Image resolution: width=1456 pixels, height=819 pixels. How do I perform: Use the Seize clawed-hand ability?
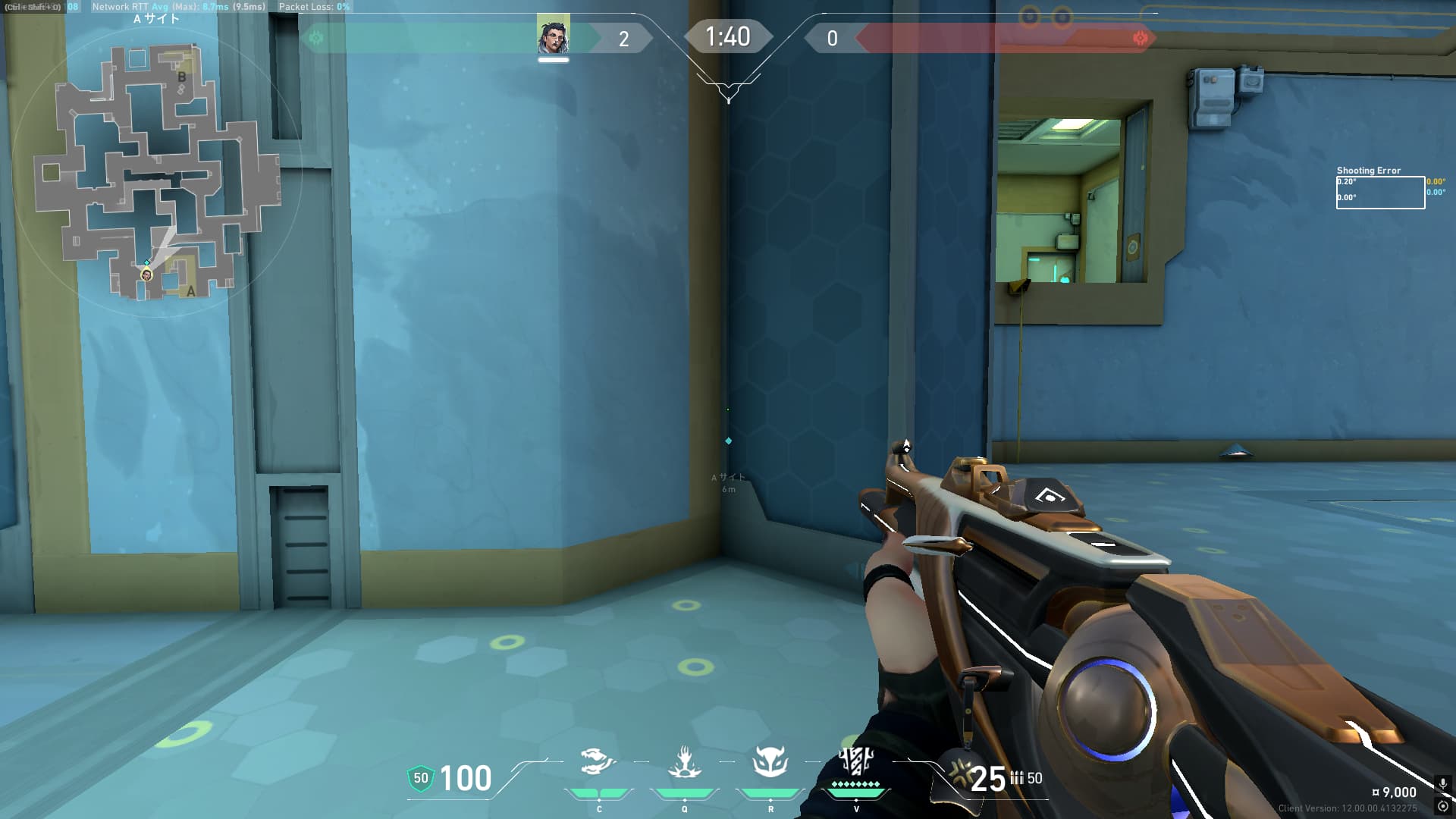[x=685, y=763]
